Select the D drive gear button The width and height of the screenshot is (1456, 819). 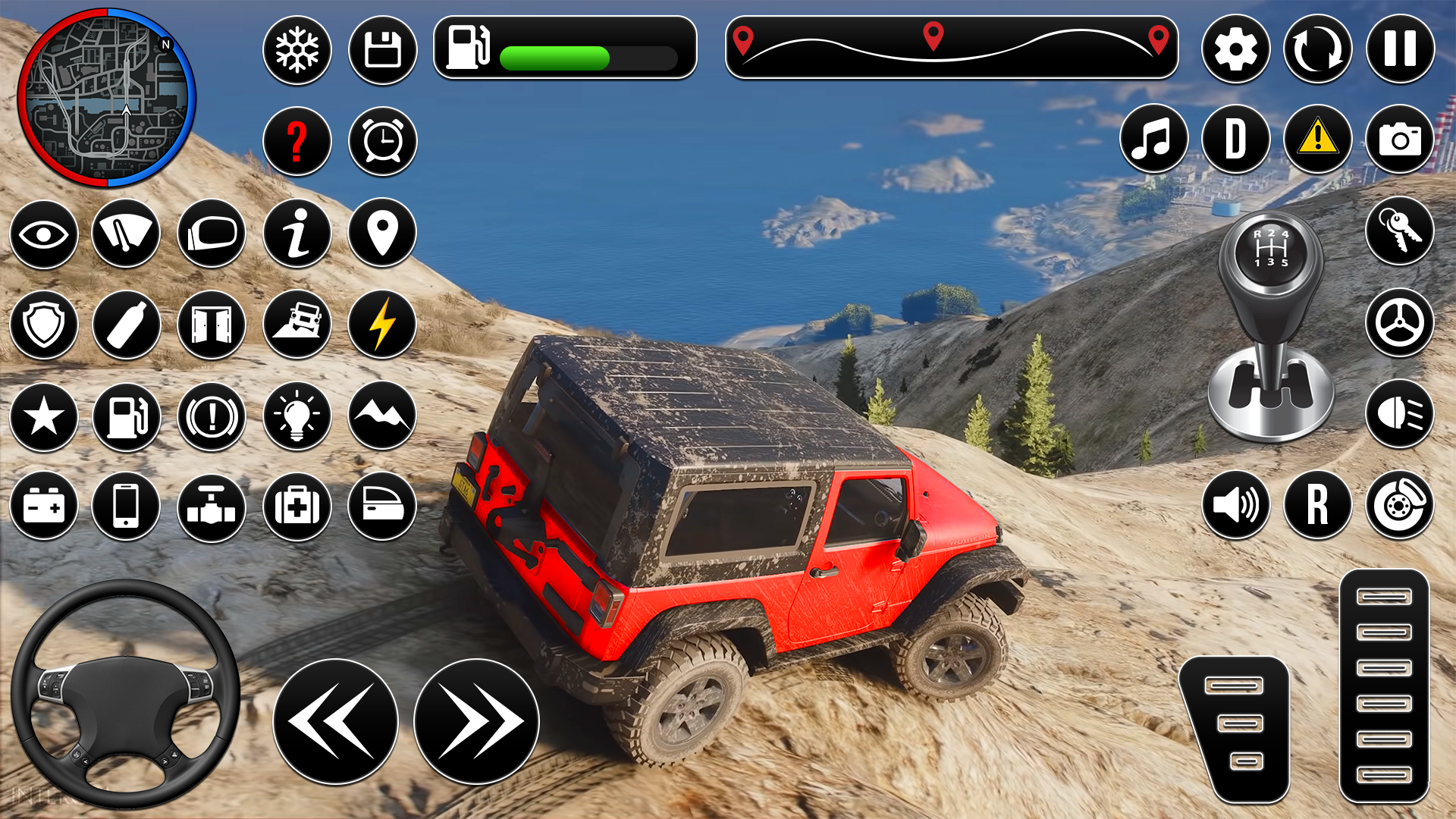point(1235,140)
